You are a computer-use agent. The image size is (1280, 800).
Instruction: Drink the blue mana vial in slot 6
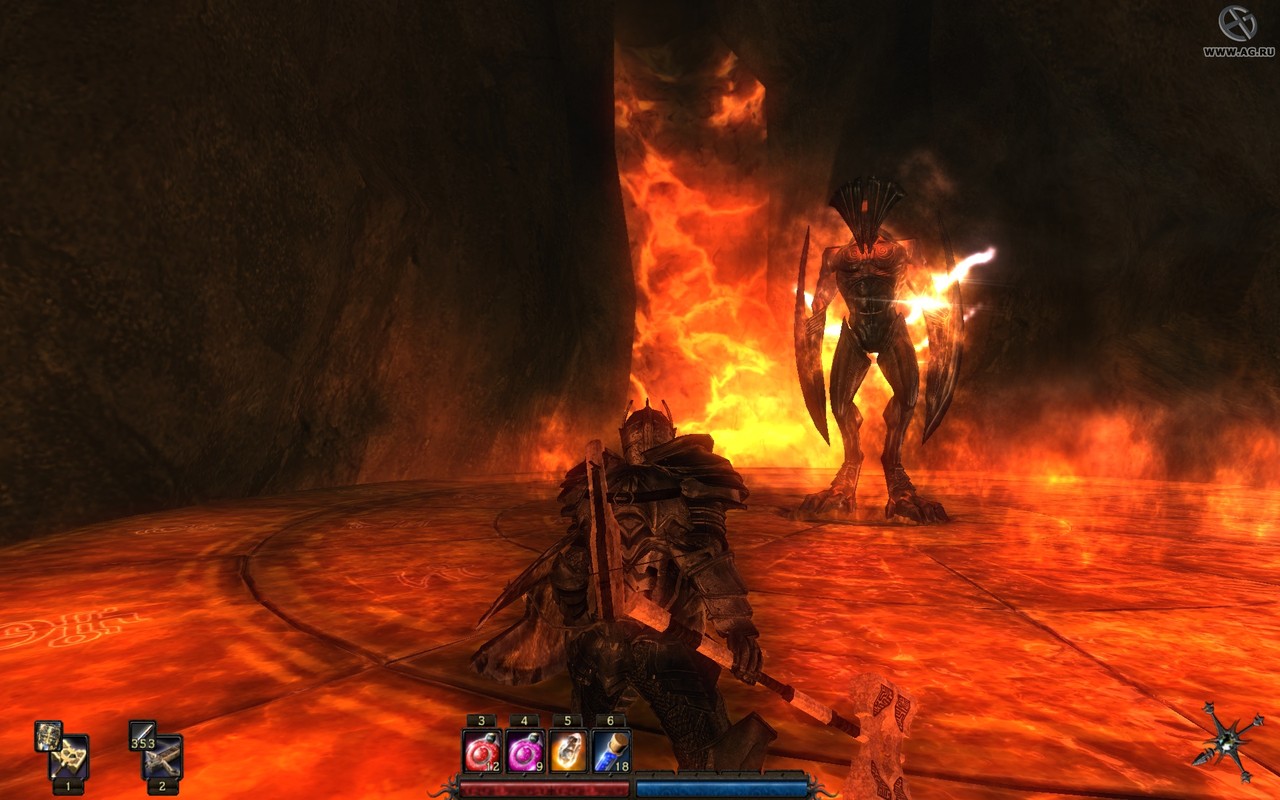click(x=611, y=751)
